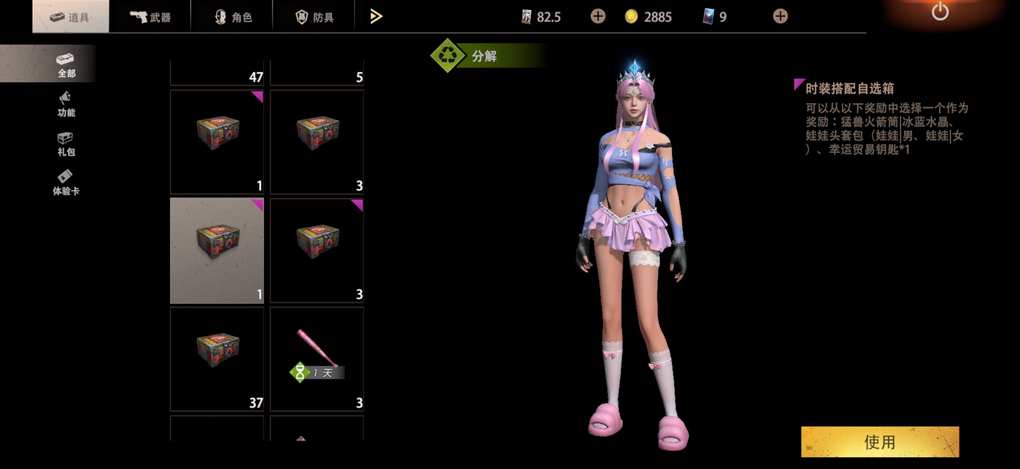Use the selected item with 使用
Viewport: 1020px width, 469px height.
click(879, 442)
